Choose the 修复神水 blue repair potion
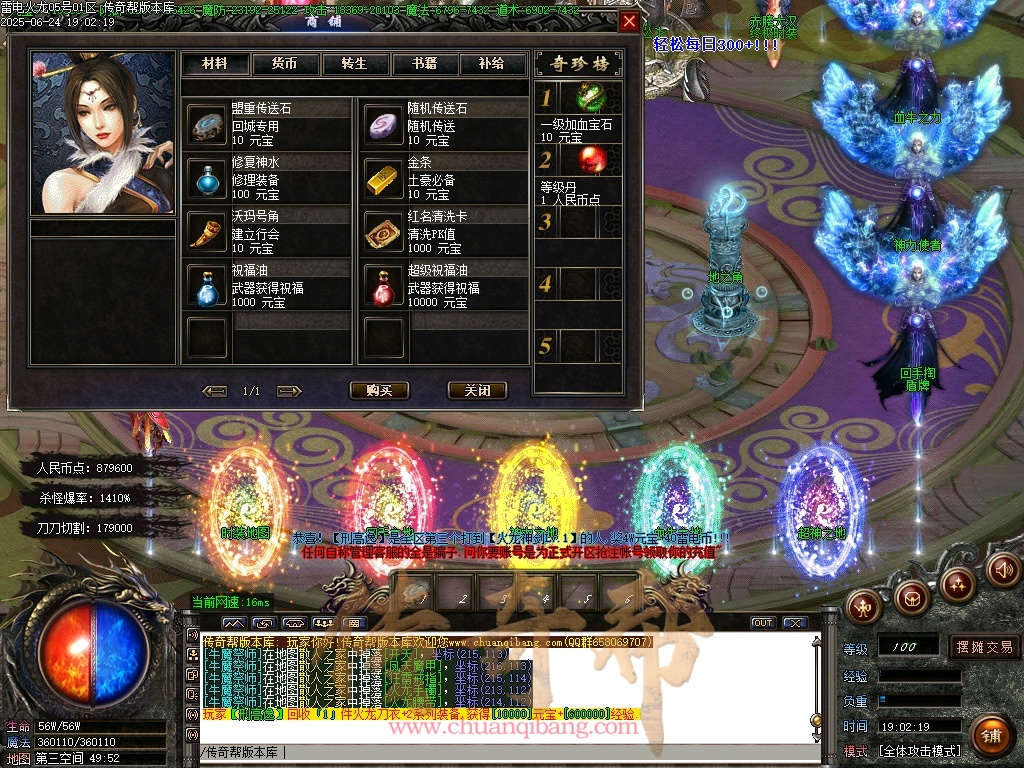Image resolution: width=1024 pixels, height=768 pixels. 208,178
